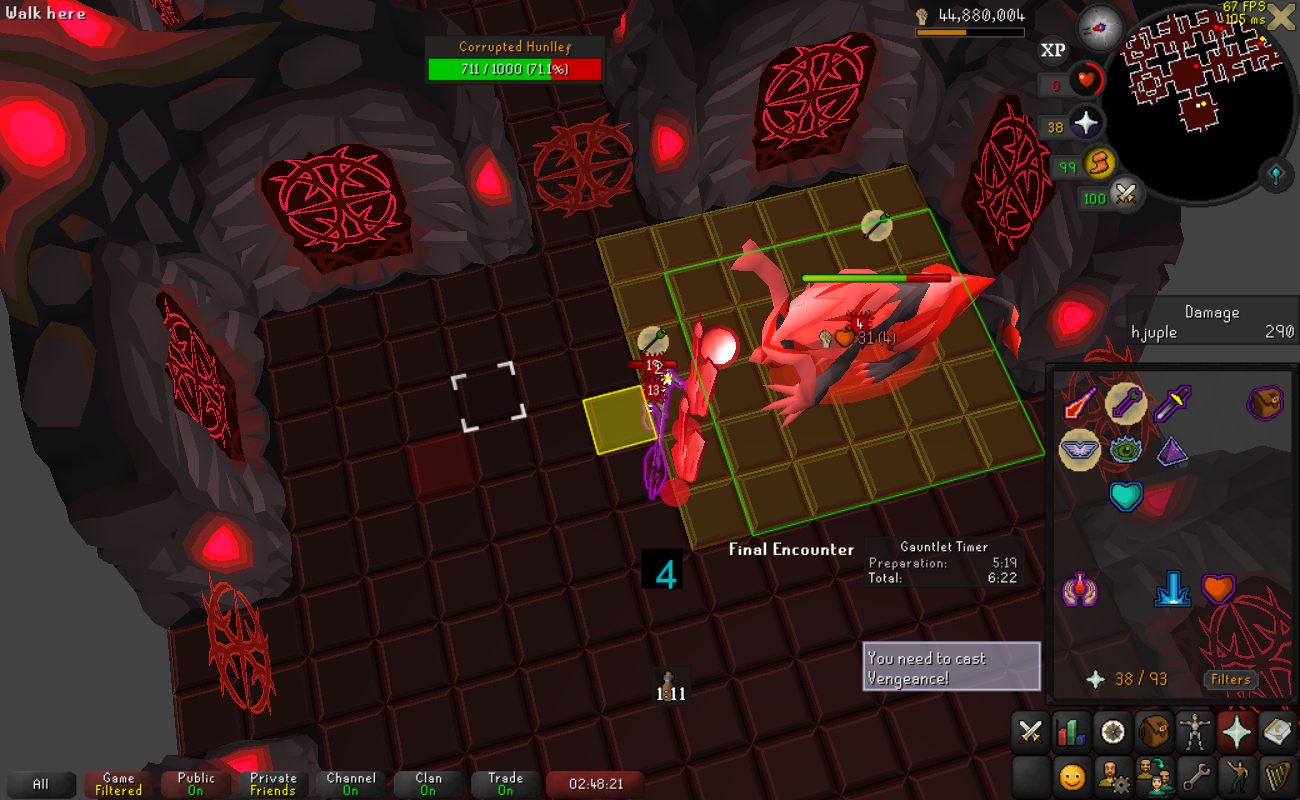Open the settings wrench tab

tap(1195, 775)
